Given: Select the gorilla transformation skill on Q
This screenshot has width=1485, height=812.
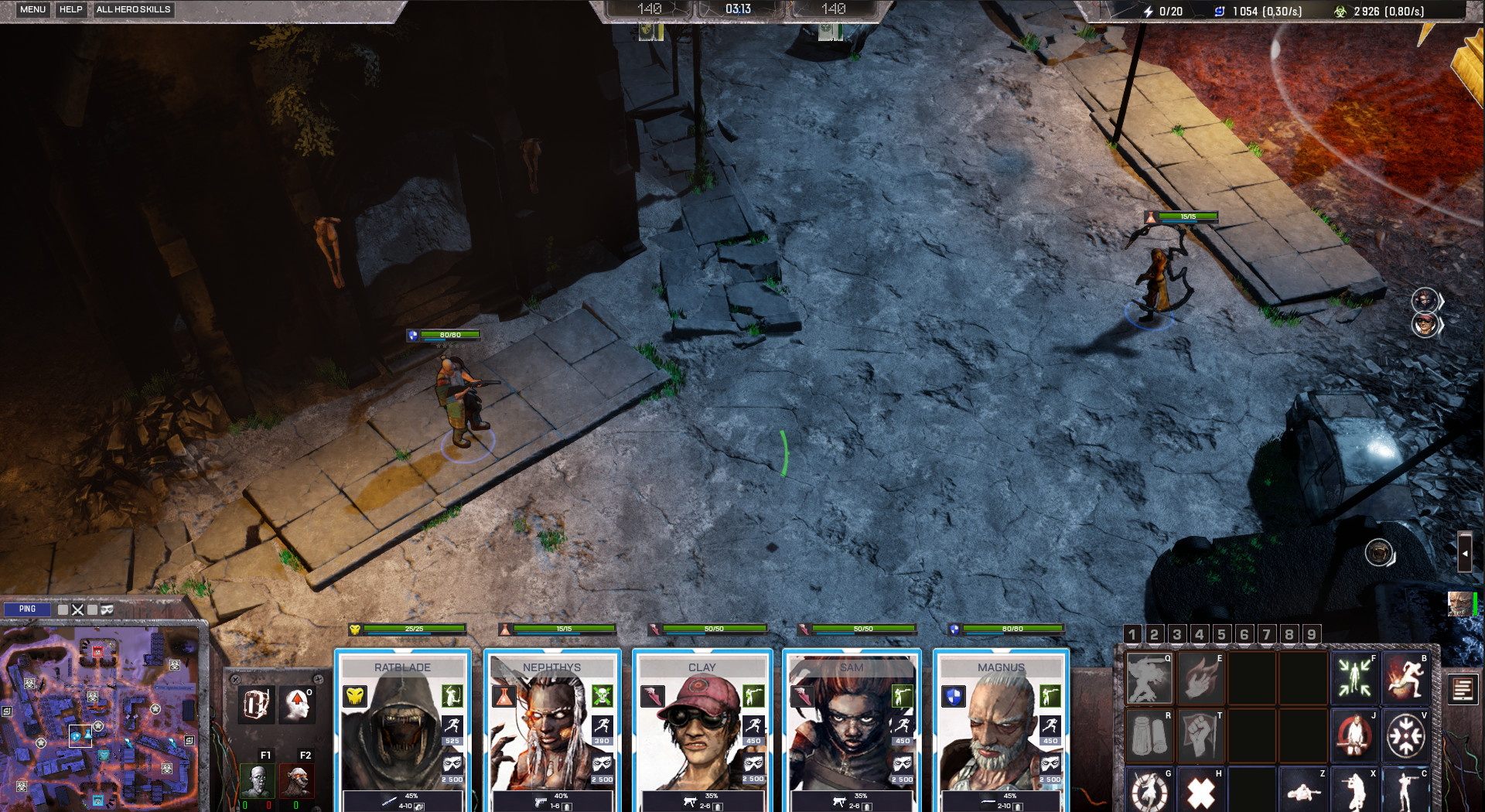Looking at the screenshot, I should point(1148,679).
